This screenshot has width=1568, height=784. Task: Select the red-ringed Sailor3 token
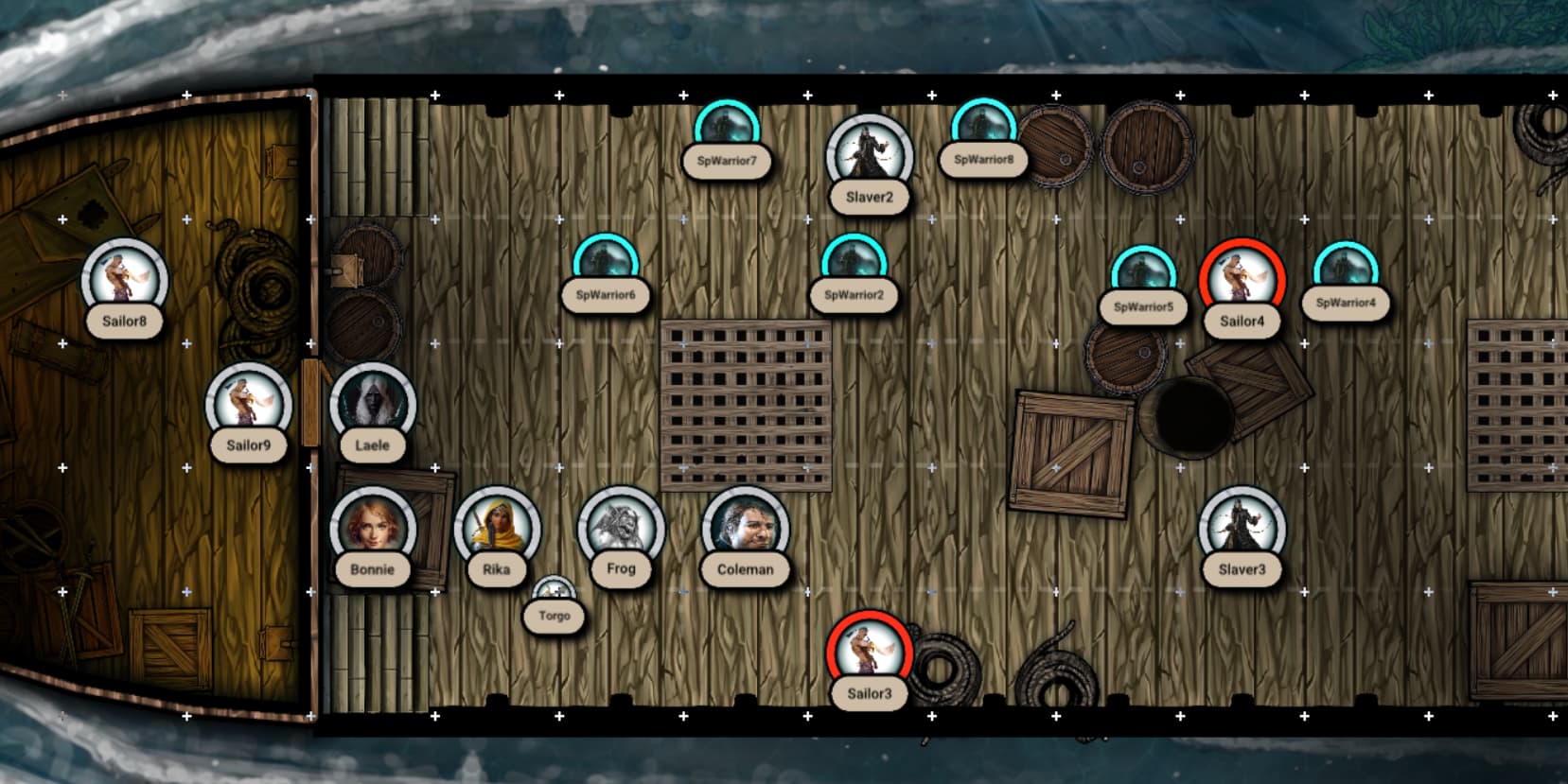(869, 653)
